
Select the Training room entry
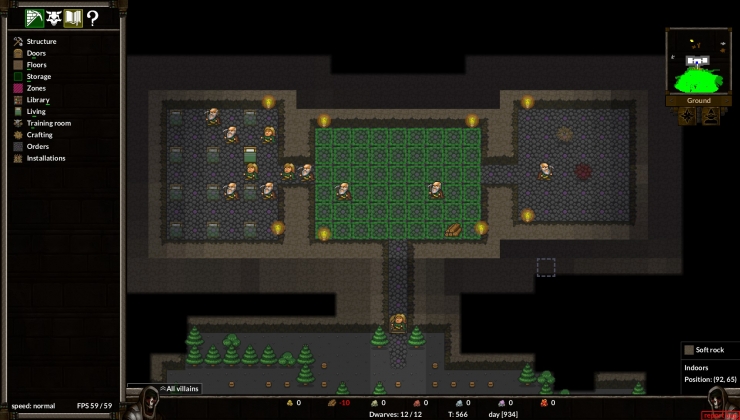[48, 123]
